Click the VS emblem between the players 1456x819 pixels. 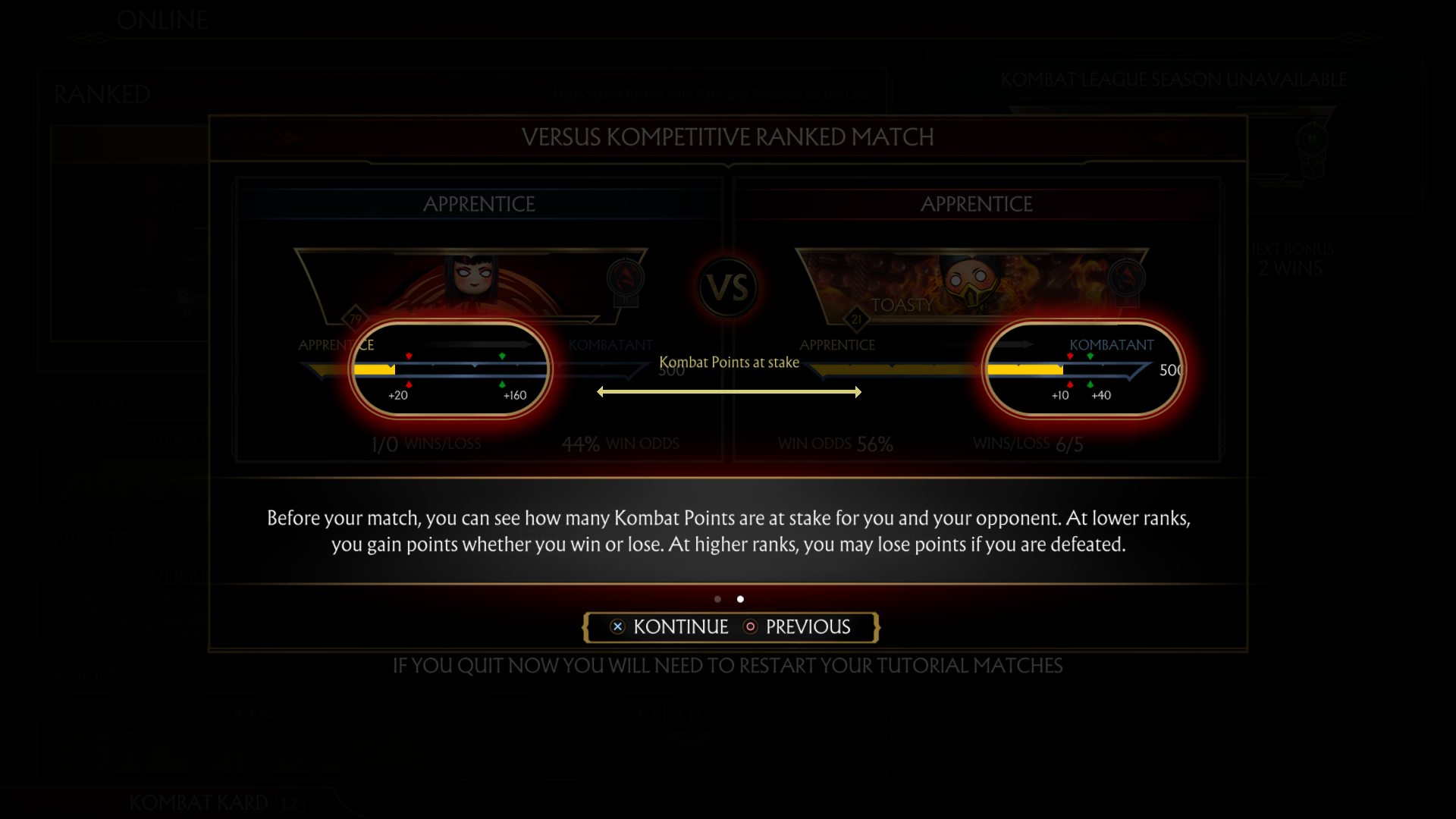coord(728,288)
